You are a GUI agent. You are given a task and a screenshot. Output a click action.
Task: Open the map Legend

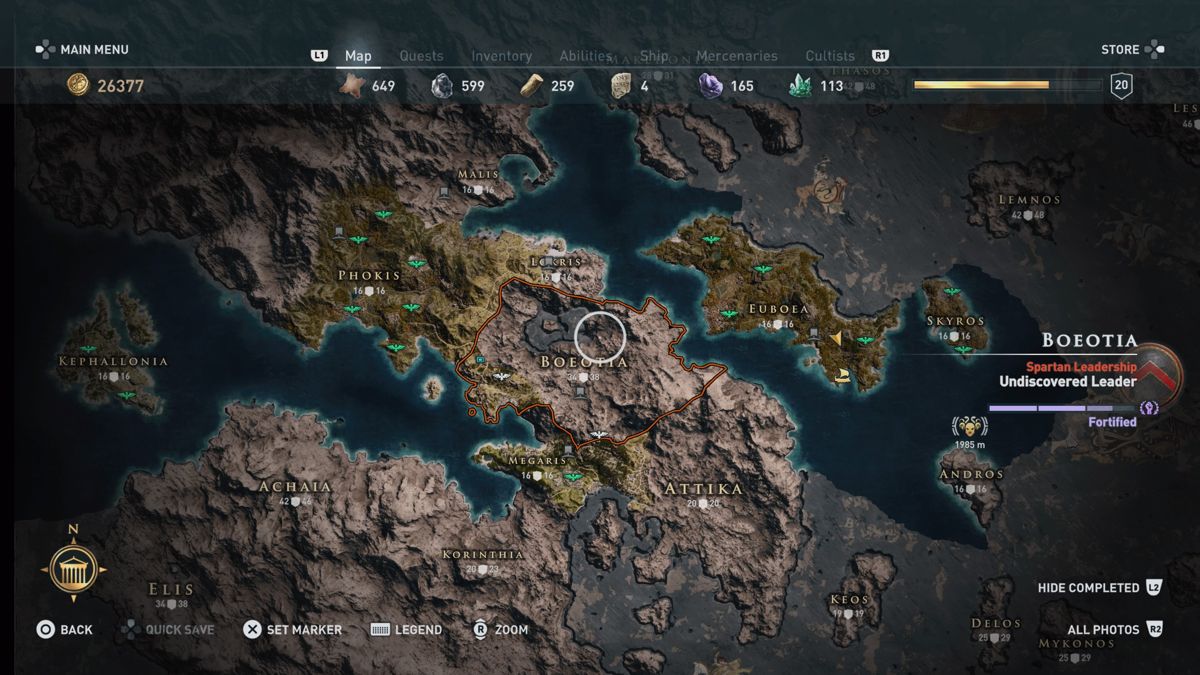(406, 629)
